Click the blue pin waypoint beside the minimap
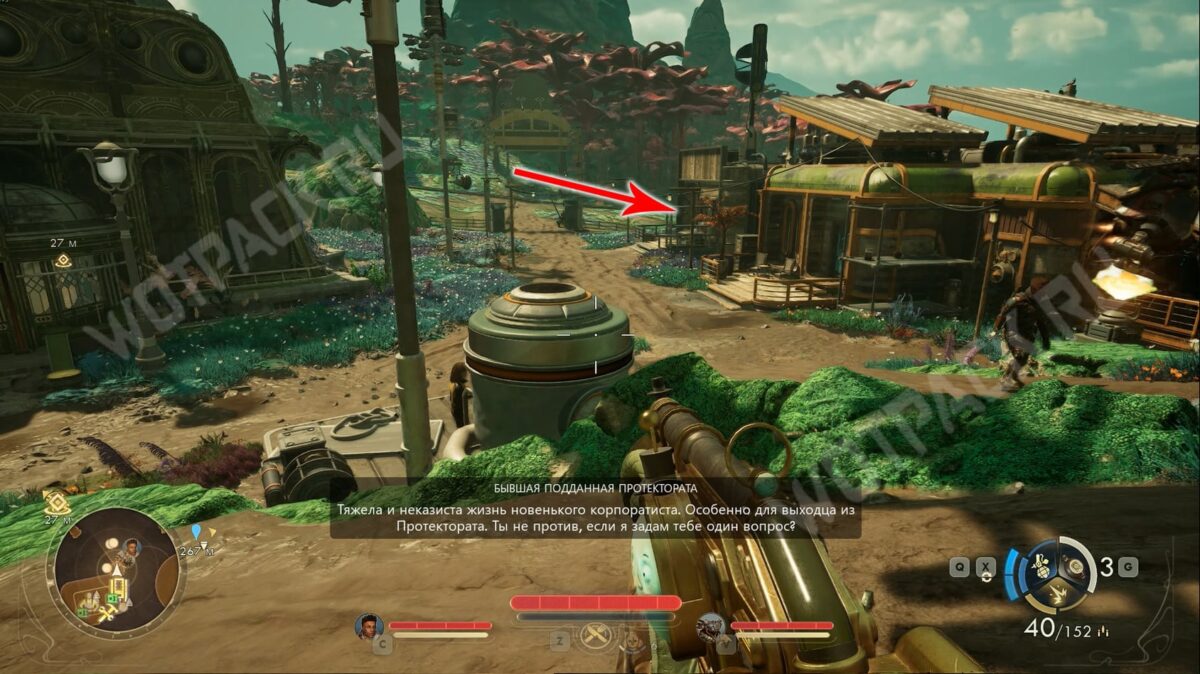 point(196,532)
